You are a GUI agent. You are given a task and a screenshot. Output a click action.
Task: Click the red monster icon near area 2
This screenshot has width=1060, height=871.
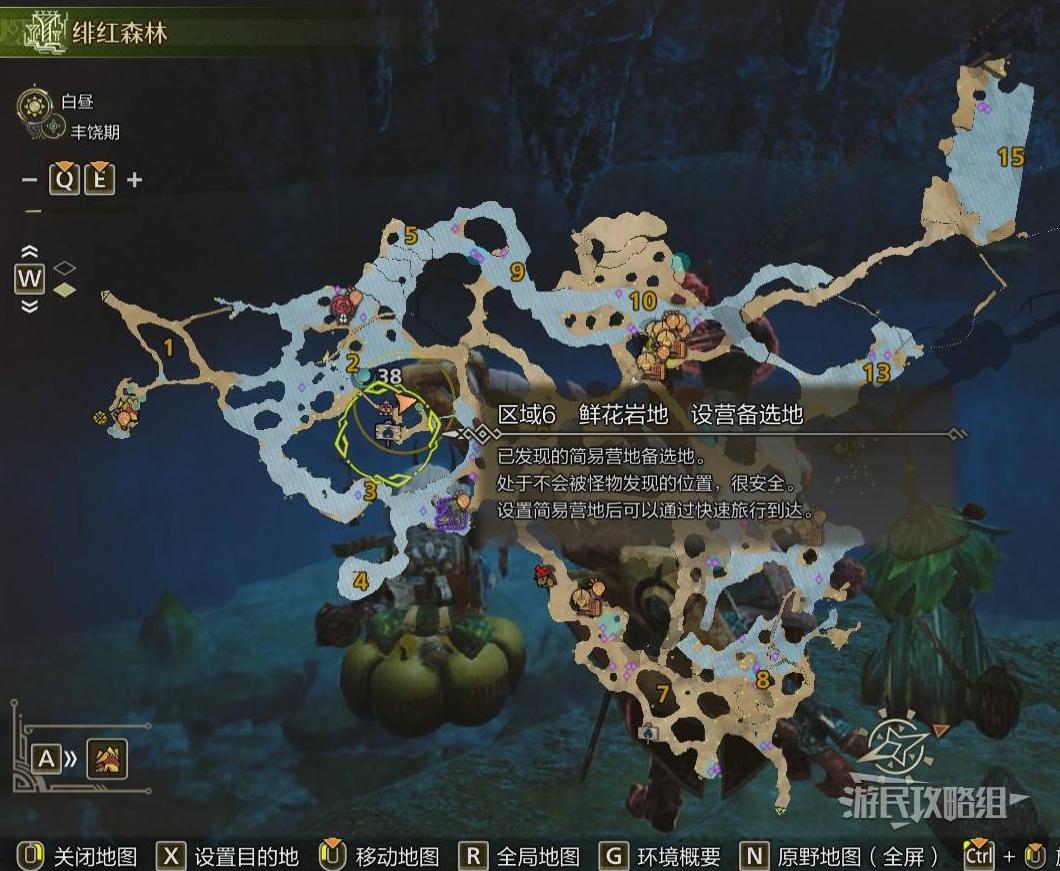coord(345,303)
